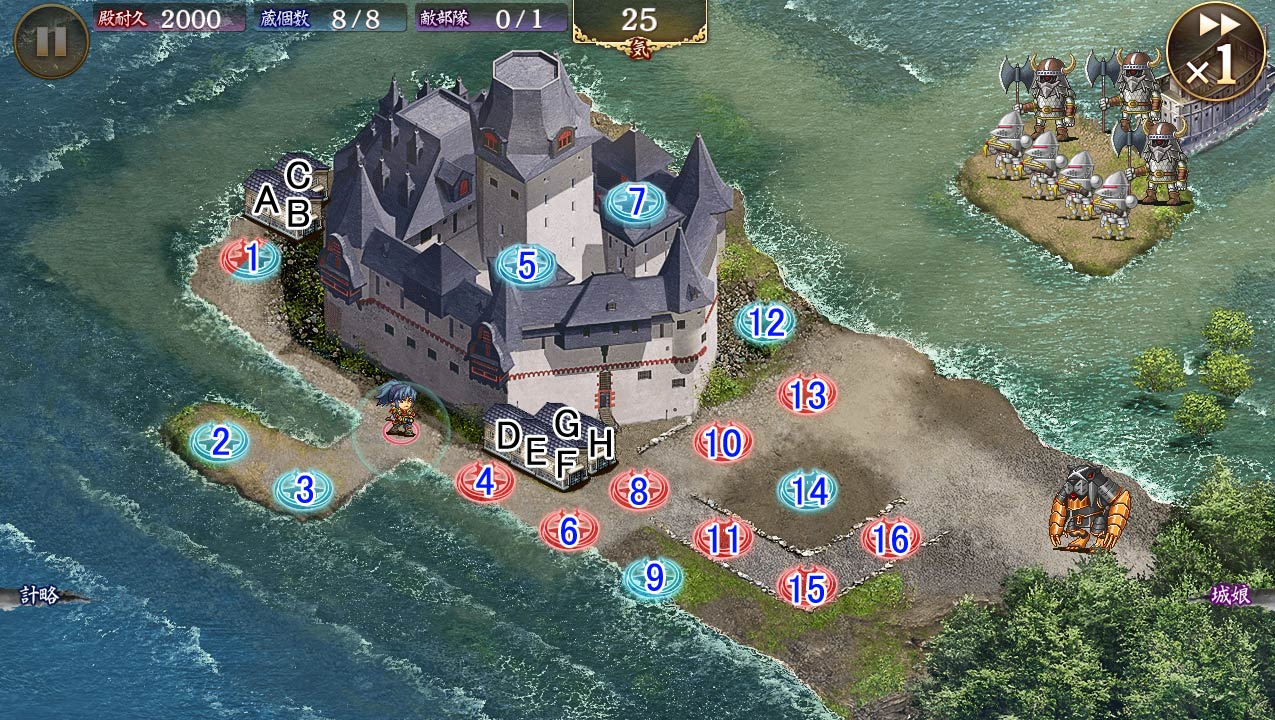Image resolution: width=1275 pixels, height=720 pixels.
Task: Toggle the ×1 game speed button
Action: click(x=1215, y=53)
